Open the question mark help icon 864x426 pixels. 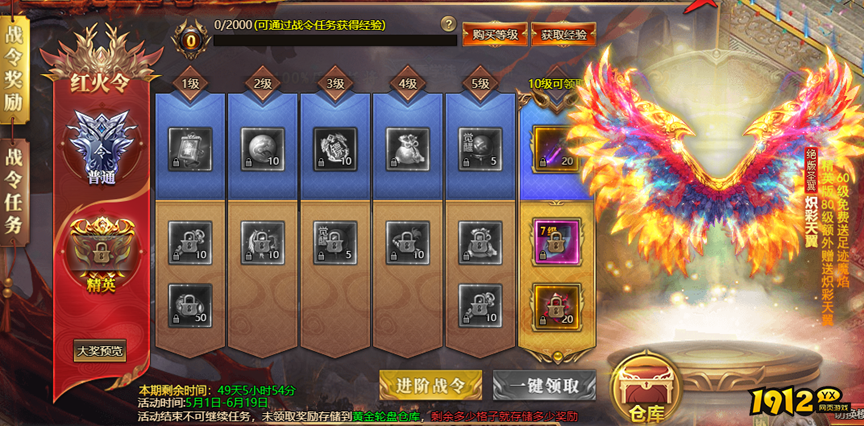[448, 24]
